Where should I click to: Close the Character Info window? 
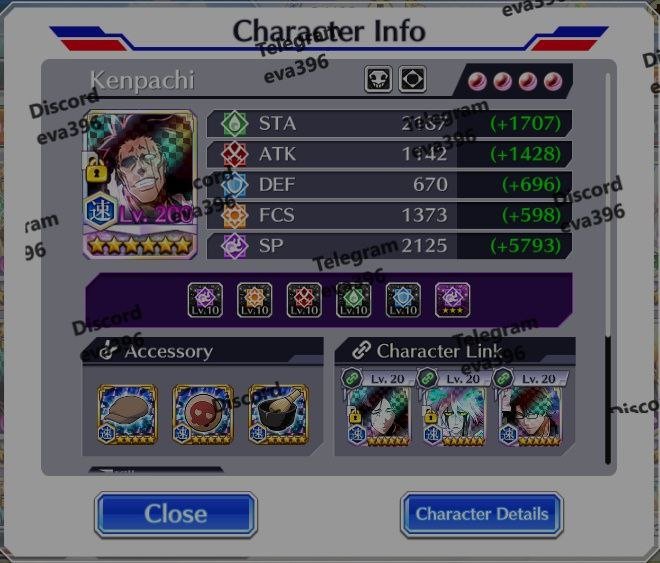pyautogui.click(x=176, y=514)
